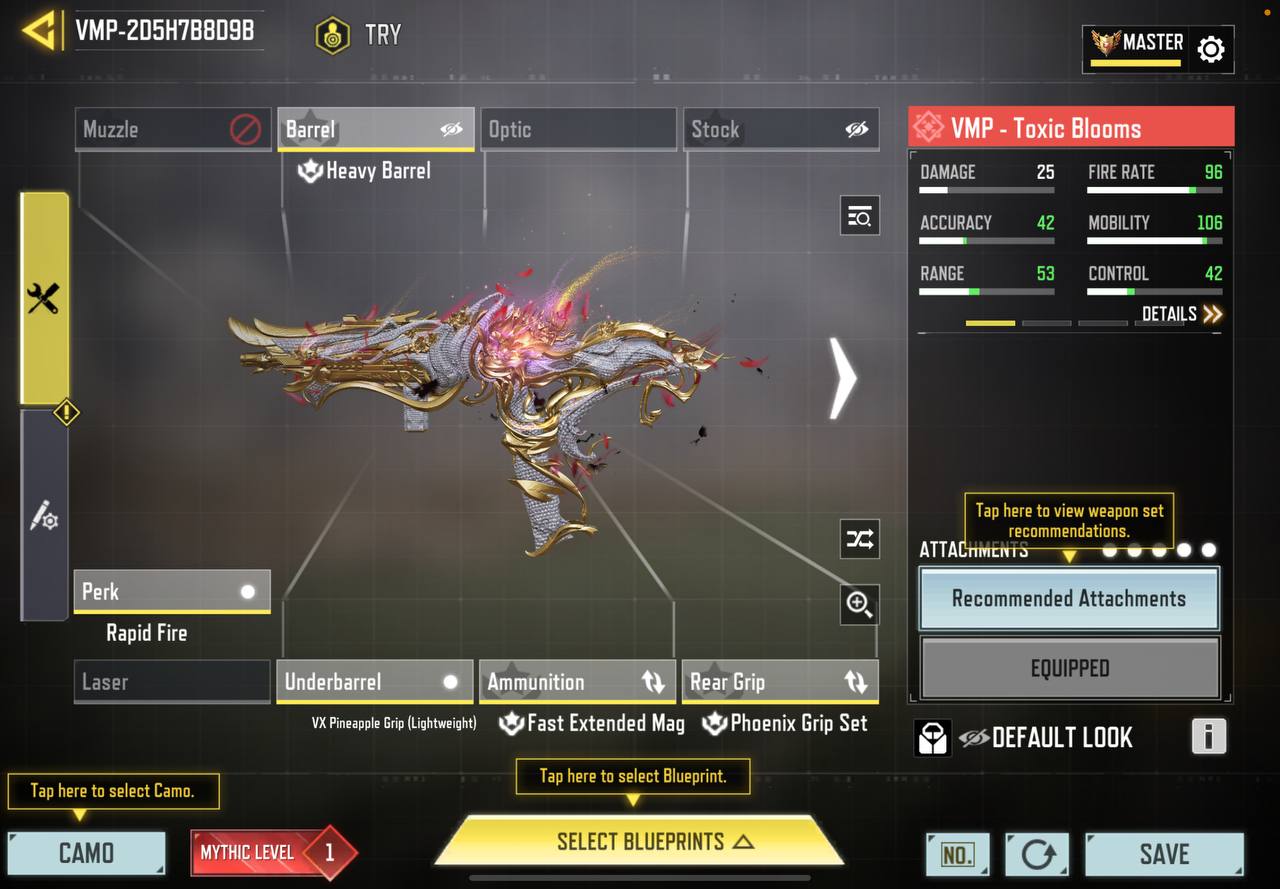Click the SAVE button

pyautogui.click(x=1164, y=854)
